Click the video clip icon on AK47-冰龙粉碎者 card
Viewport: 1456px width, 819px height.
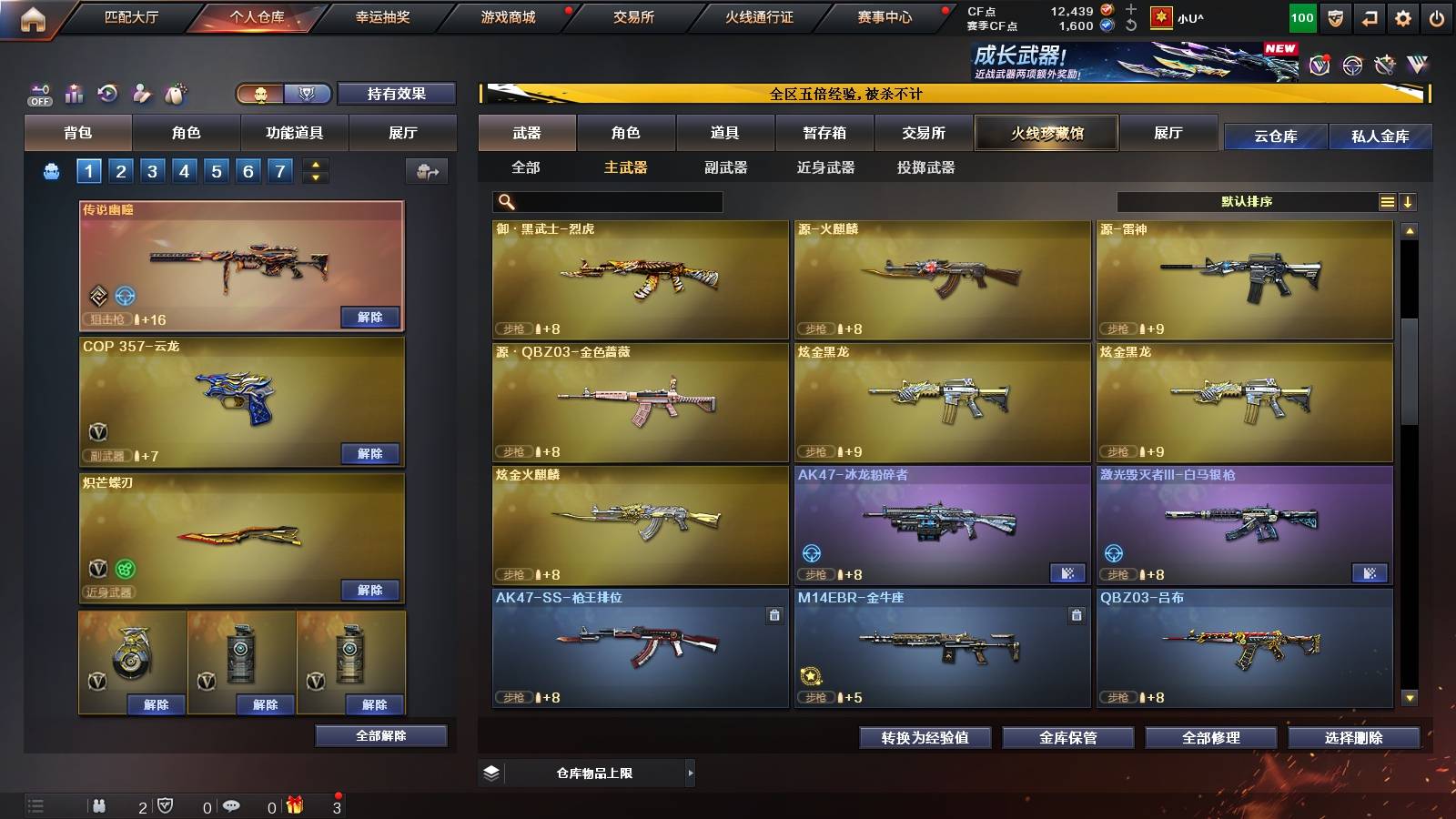click(x=1067, y=573)
